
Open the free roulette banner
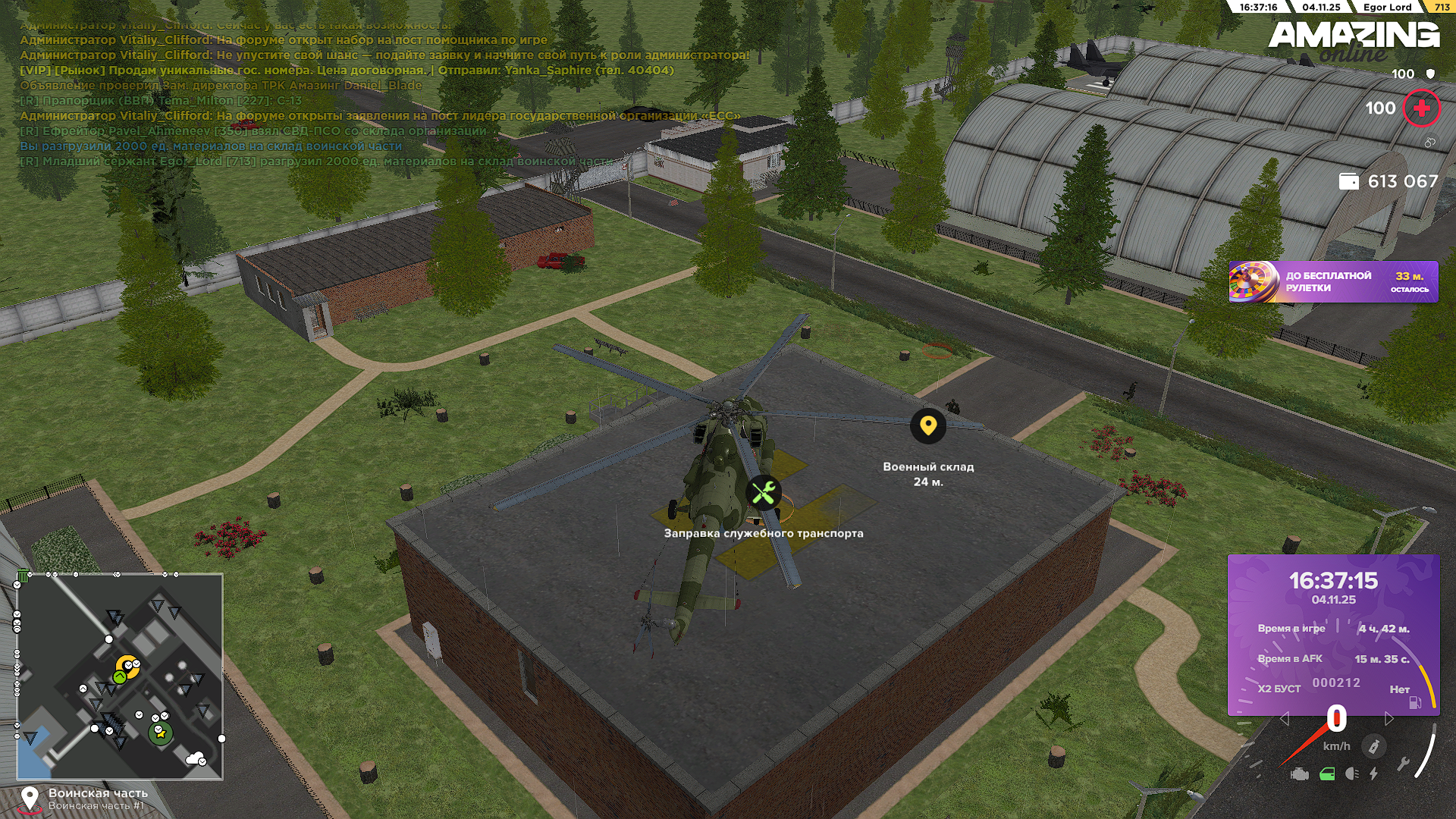pos(1332,282)
